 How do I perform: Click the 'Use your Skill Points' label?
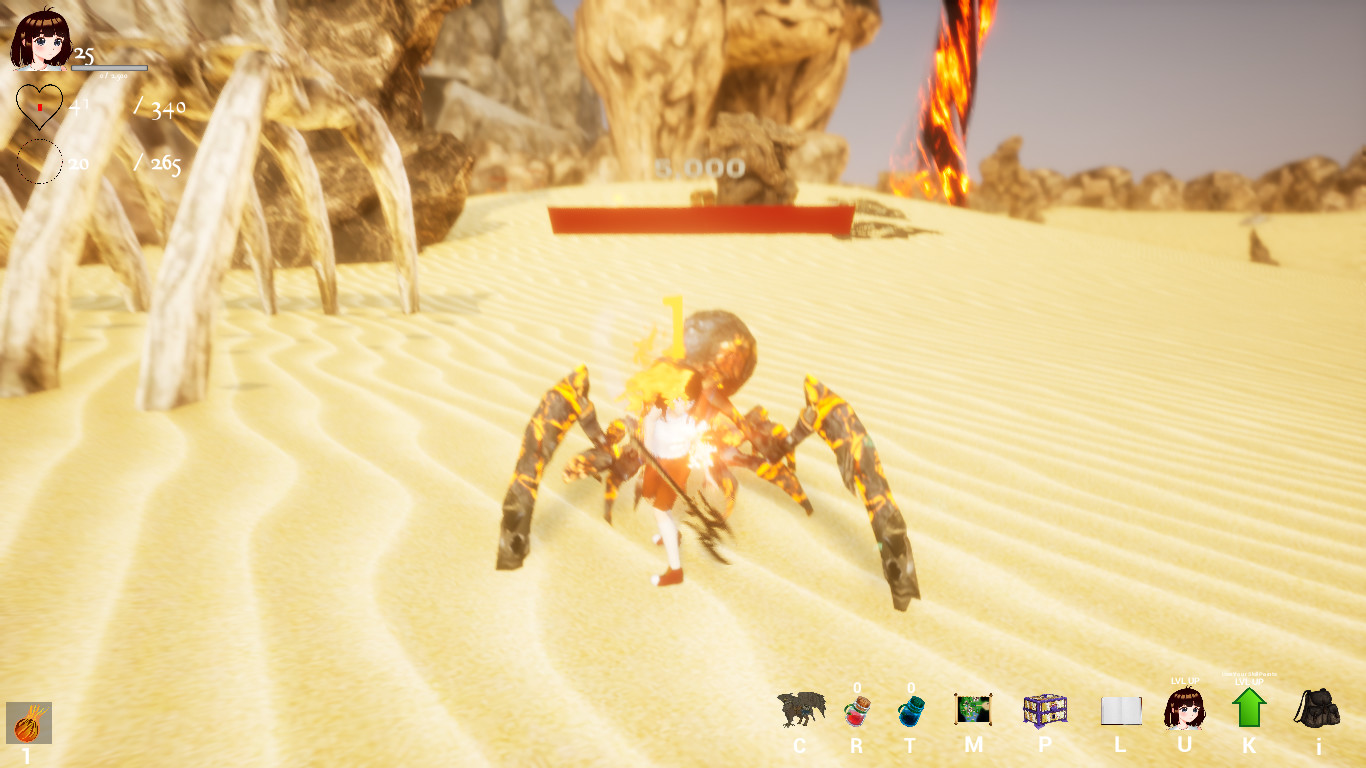[1247, 676]
